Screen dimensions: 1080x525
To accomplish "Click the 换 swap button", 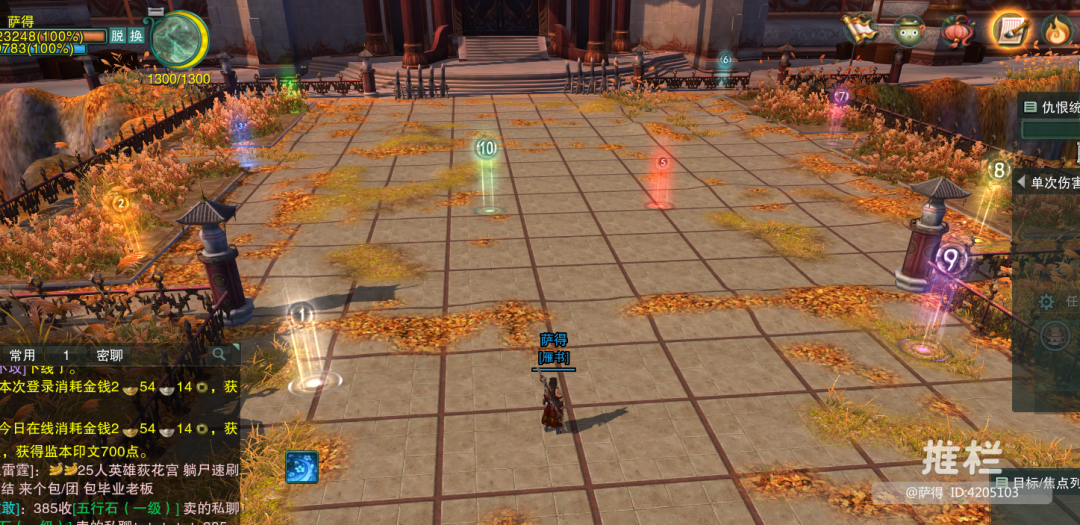I will pyautogui.click(x=136, y=35).
